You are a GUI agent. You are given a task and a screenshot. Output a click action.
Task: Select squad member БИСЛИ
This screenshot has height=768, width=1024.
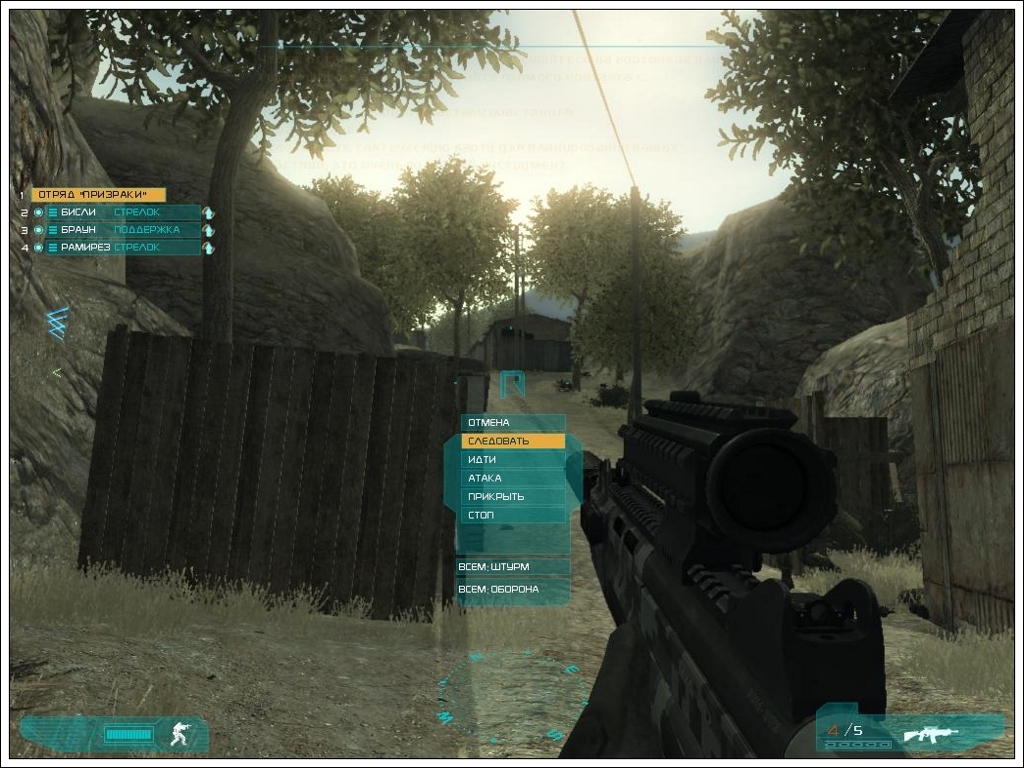tap(122, 212)
